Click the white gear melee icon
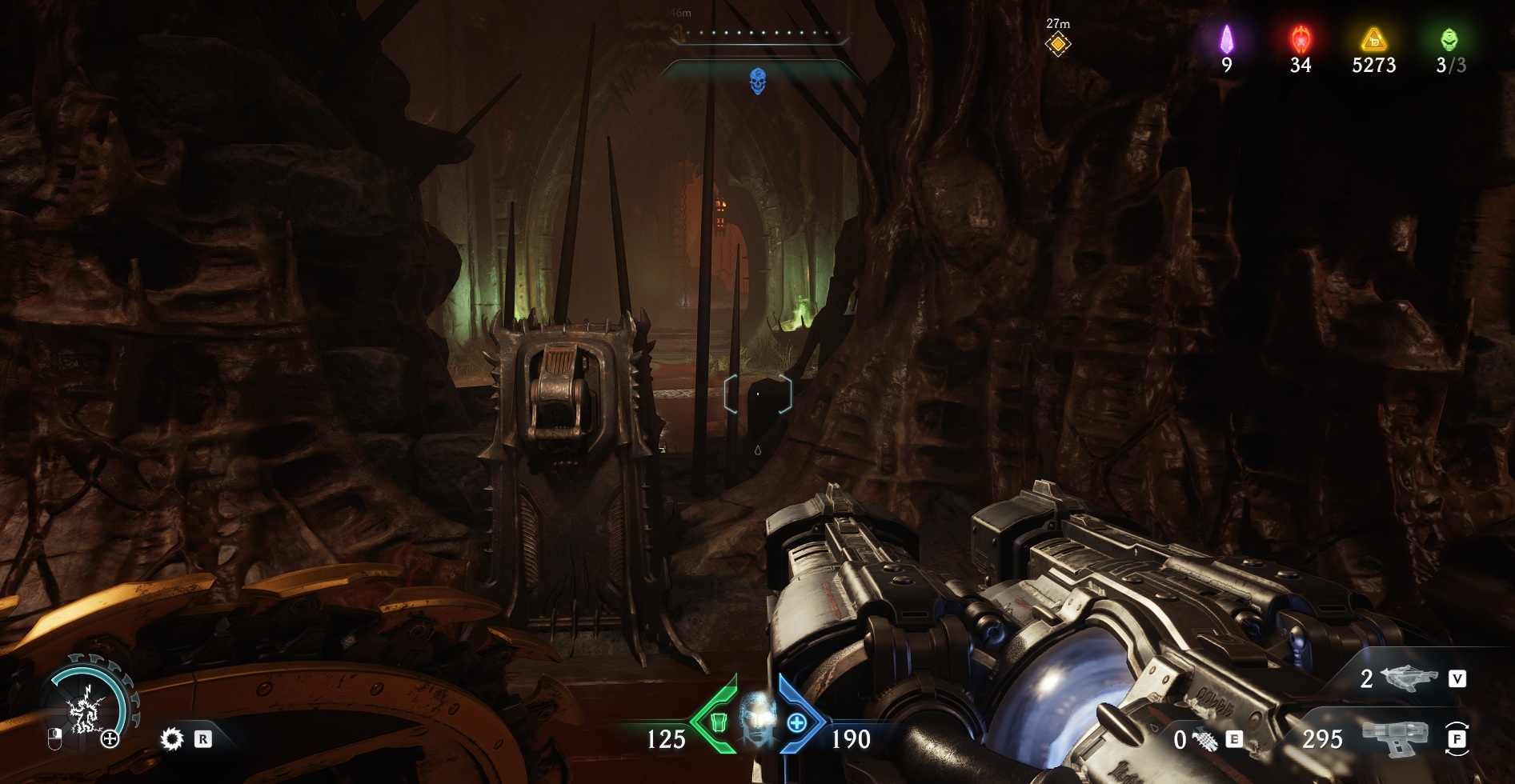This screenshot has width=1515, height=784. [171, 739]
